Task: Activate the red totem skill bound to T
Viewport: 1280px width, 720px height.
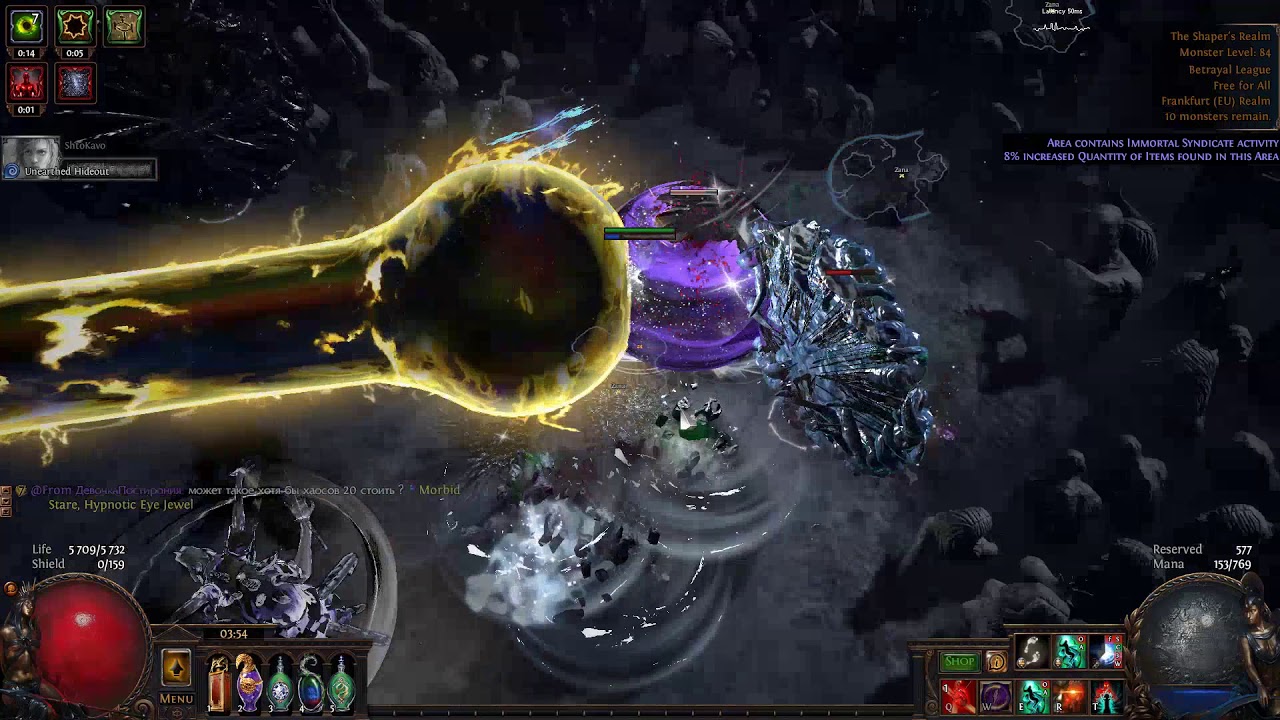Action: pyautogui.click(x=1106, y=696)
